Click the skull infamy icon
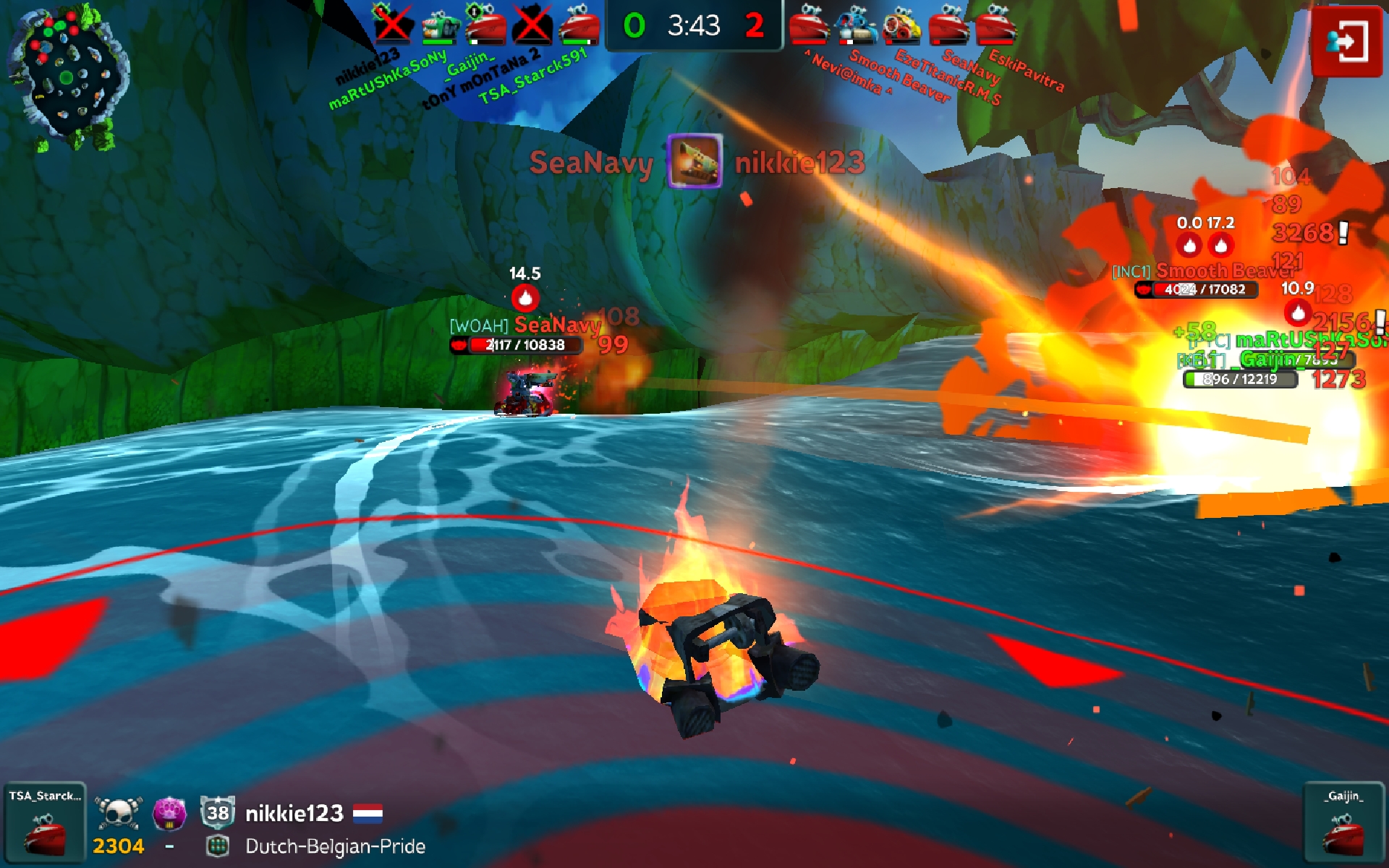Image resolution: width=1389 pixels, height=868 pixels. pyautogui.click(x=119, y=814)
